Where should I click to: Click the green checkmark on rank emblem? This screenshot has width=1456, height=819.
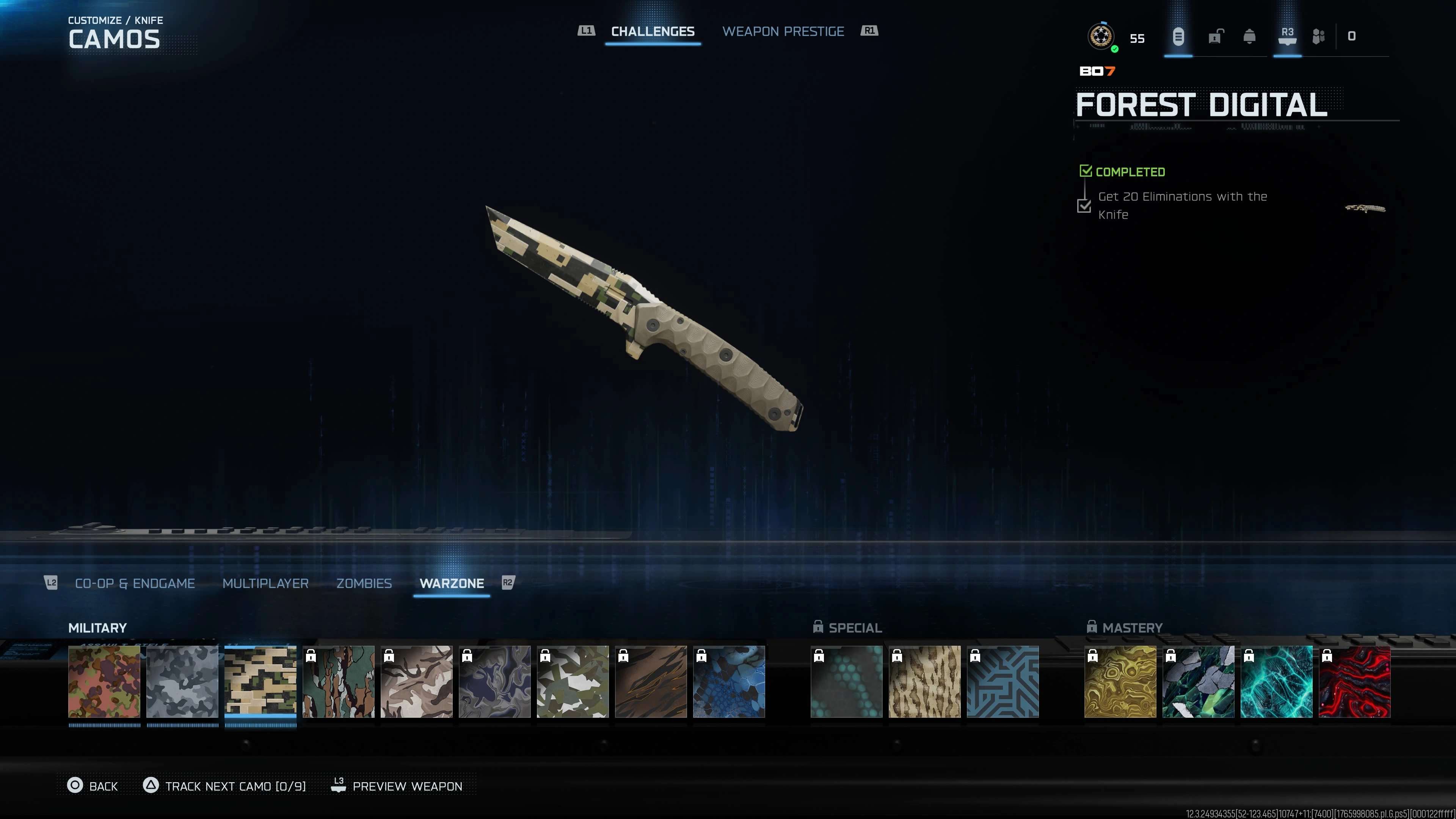pos(1115,50)
